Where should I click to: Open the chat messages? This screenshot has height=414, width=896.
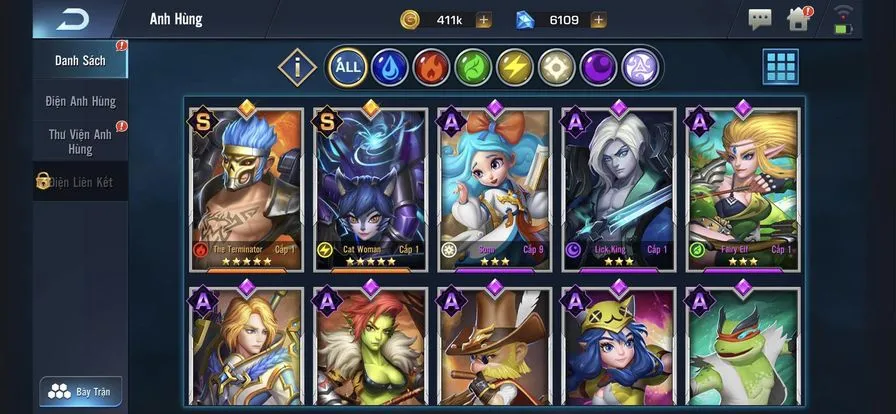coord(760,19)
